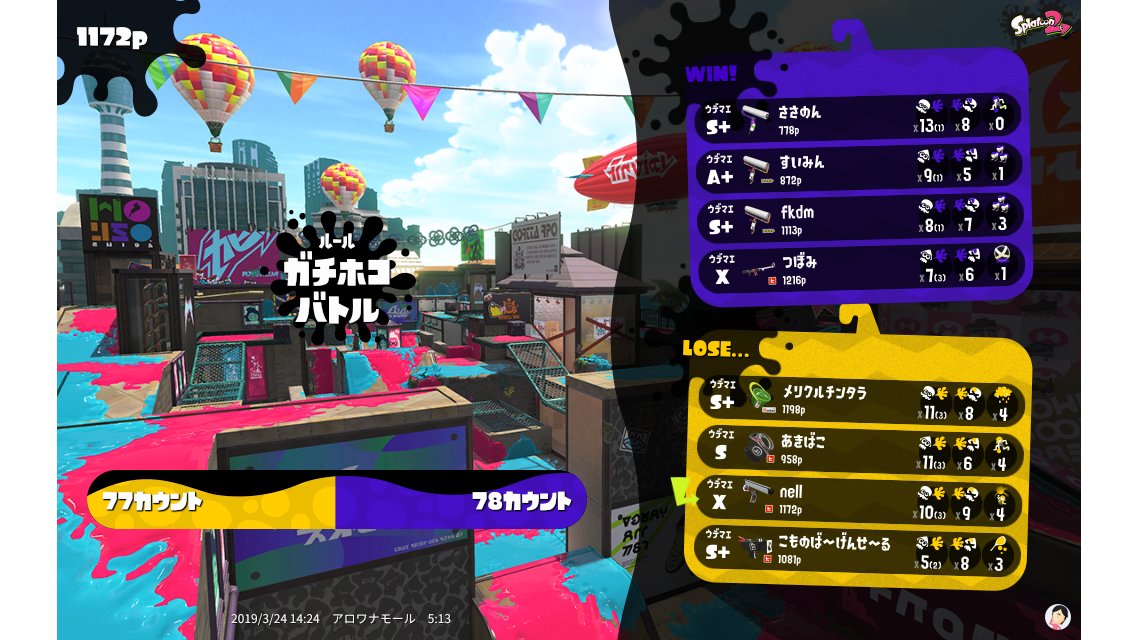Select the あきばこ player row
The width and height of the screenshot is (1138, 640).
point(860,449)
